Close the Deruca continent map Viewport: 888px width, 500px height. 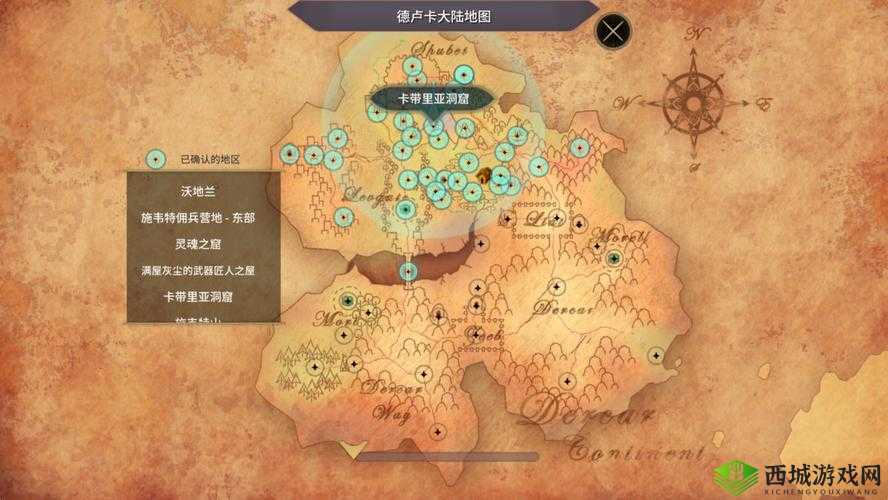pyautogui.click(x=612, y=30)
